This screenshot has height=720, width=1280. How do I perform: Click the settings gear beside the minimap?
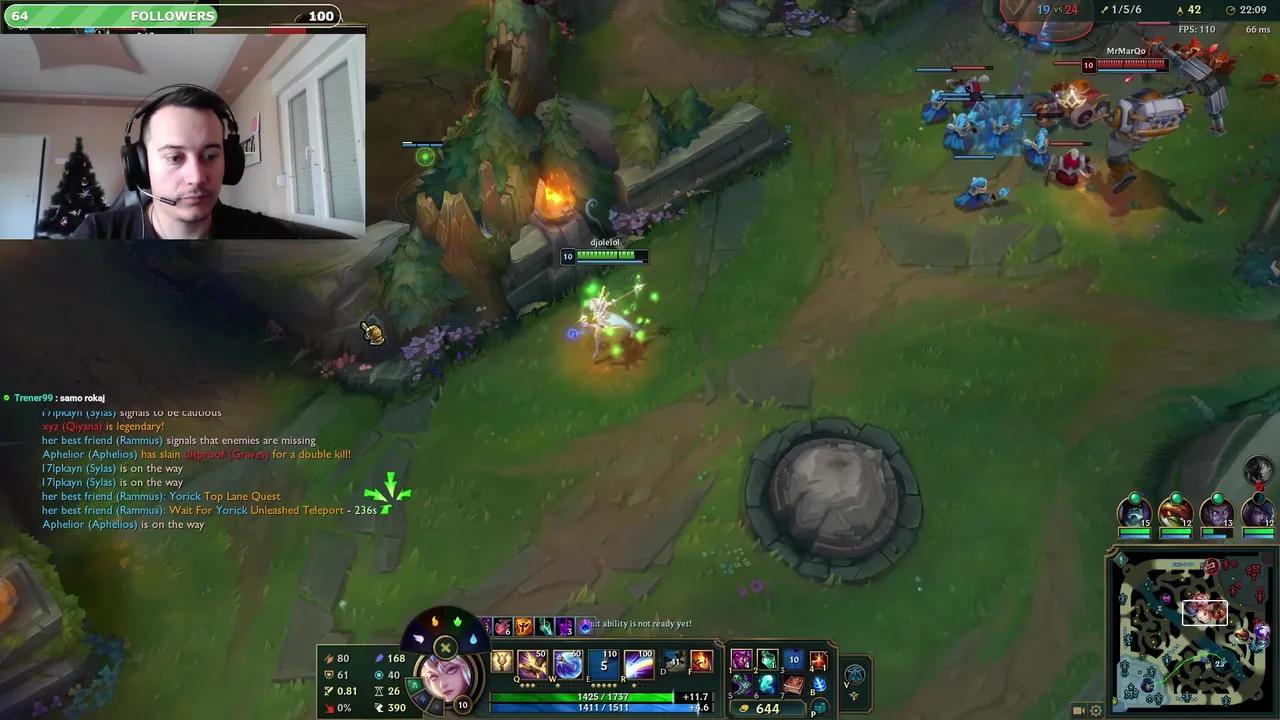pos(1094,710)
